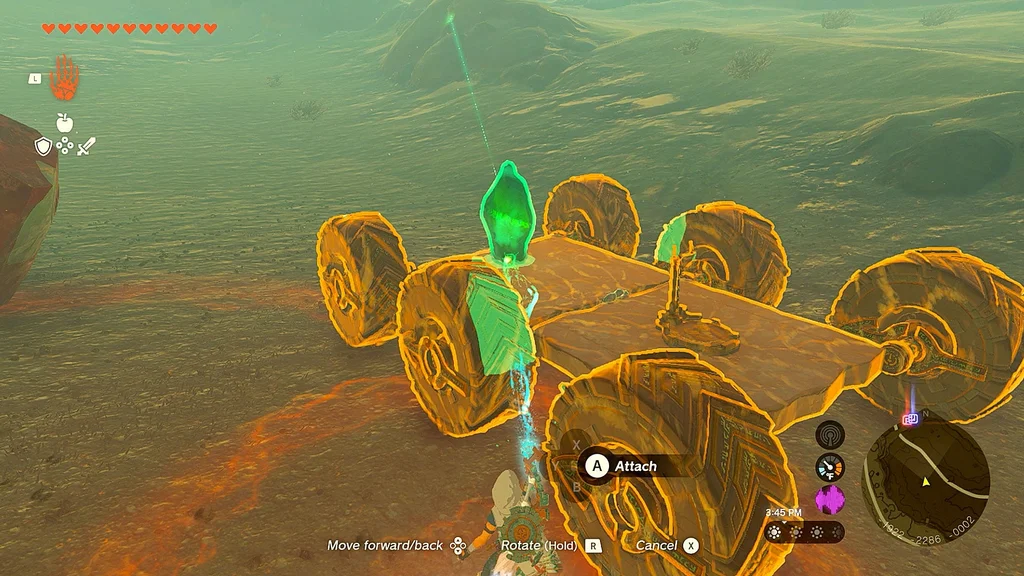1024x576 pixels.
Task: Select the pink marker on the minimap rim
Action: point(911,420)
